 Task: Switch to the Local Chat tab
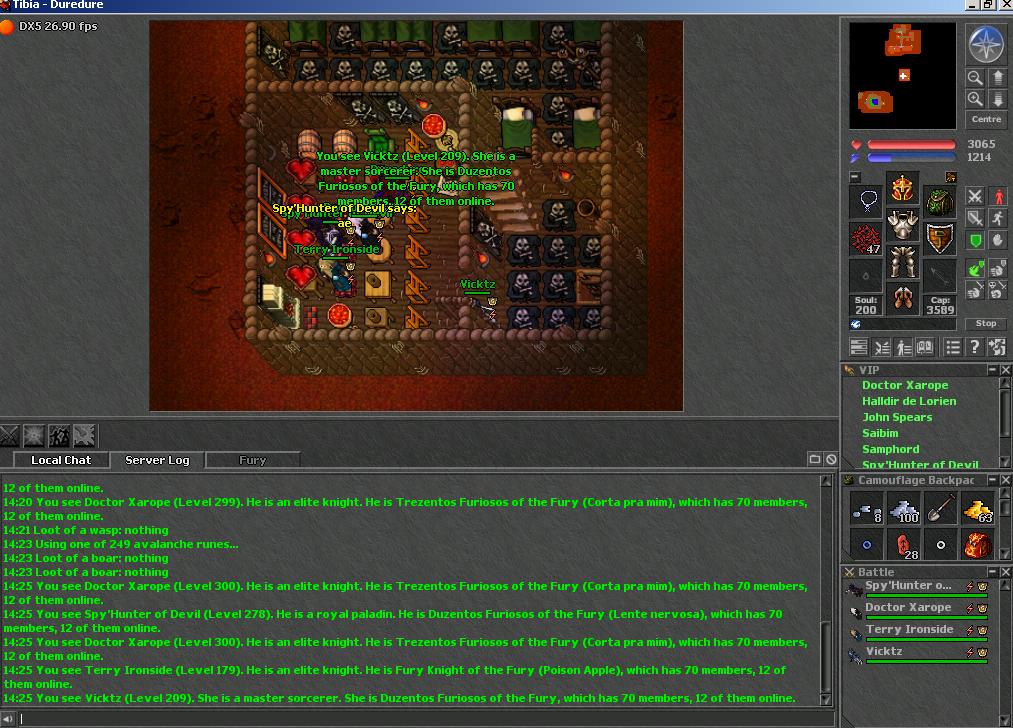point(61,460)
